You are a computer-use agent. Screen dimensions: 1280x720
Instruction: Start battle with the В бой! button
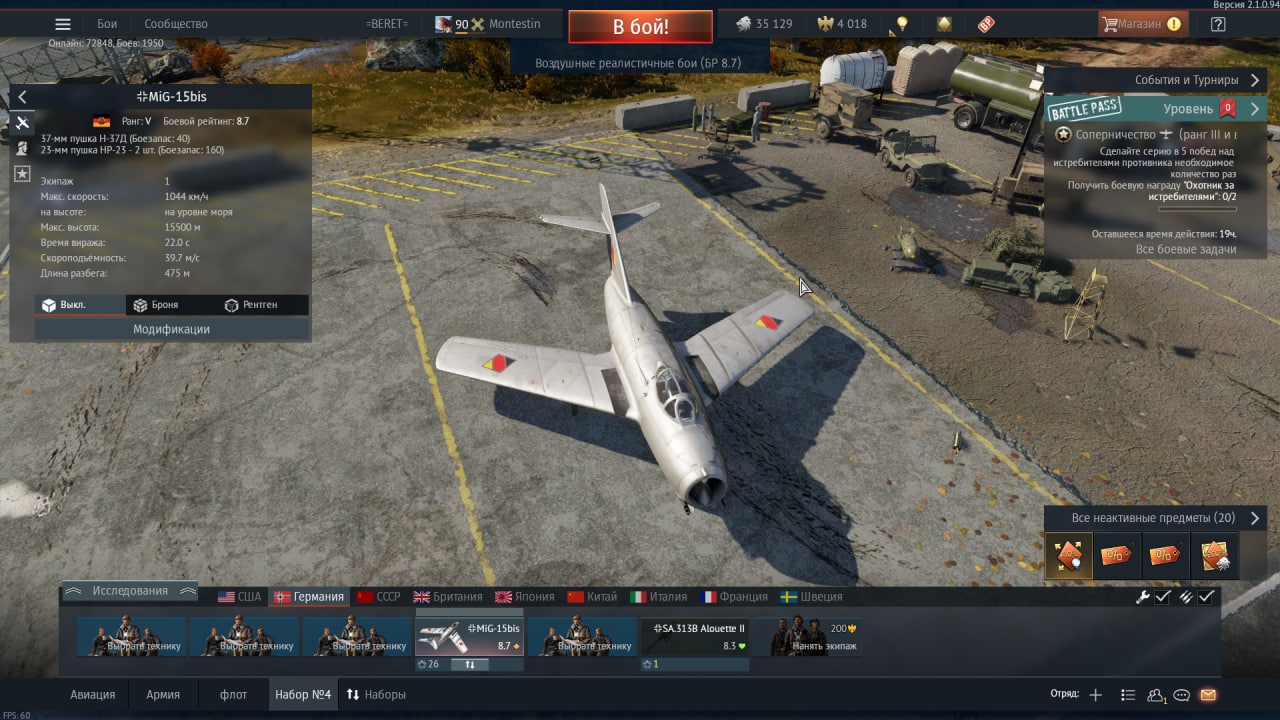640,26
